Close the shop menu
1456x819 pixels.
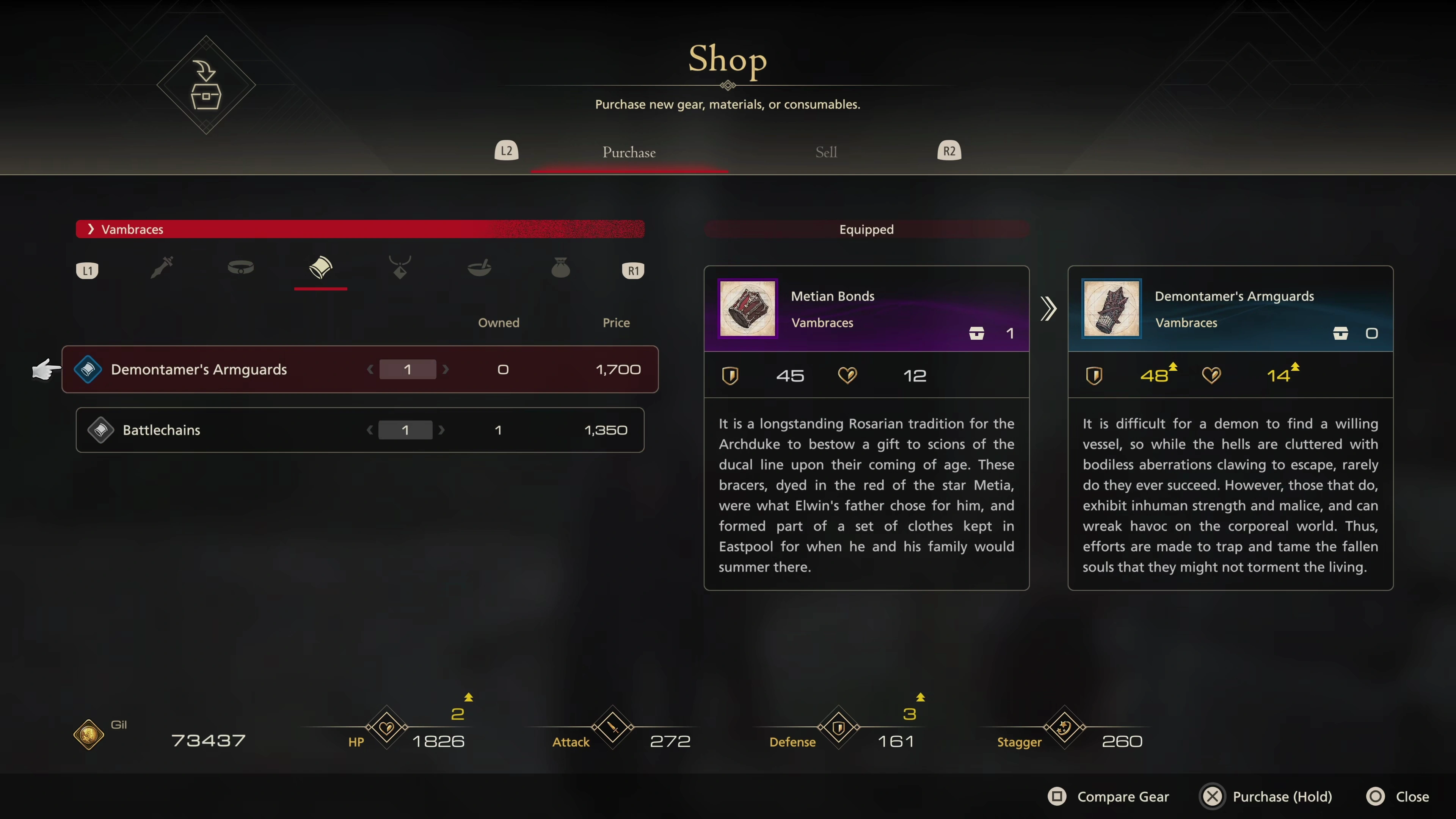click(1398, 796)
